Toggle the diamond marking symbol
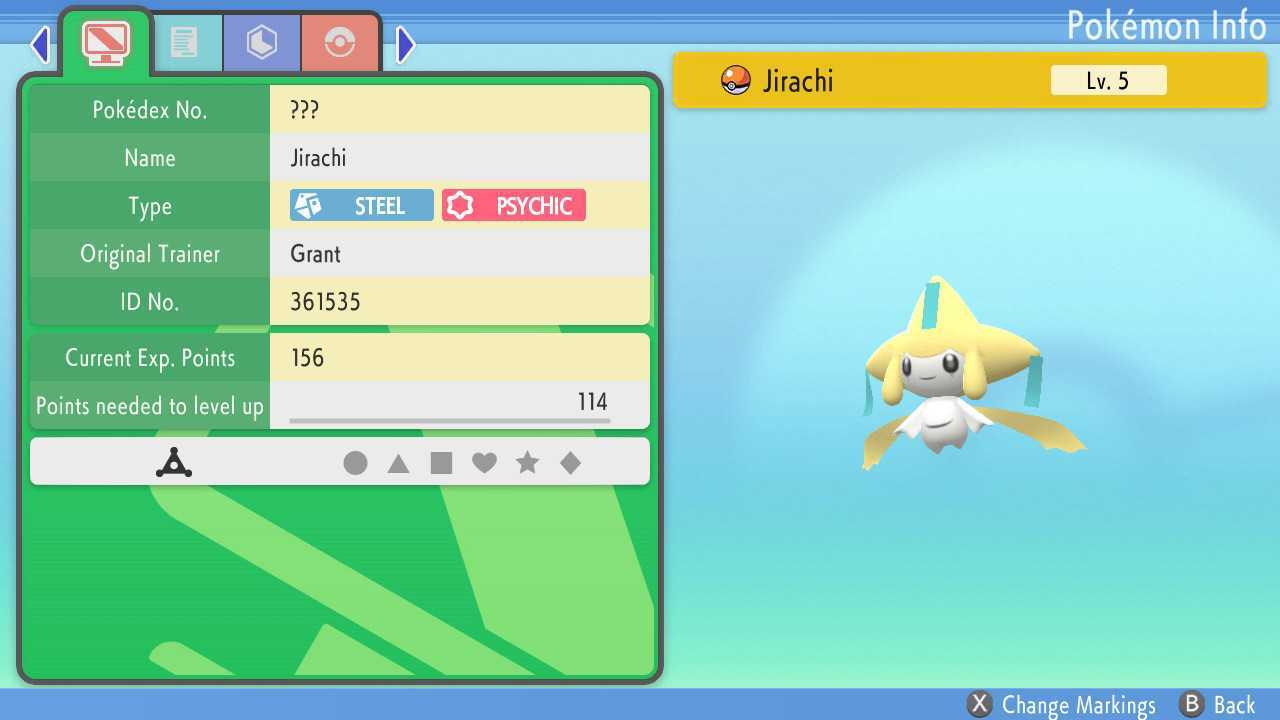This screenshot has width=1280, height=720. pos(571,462)
